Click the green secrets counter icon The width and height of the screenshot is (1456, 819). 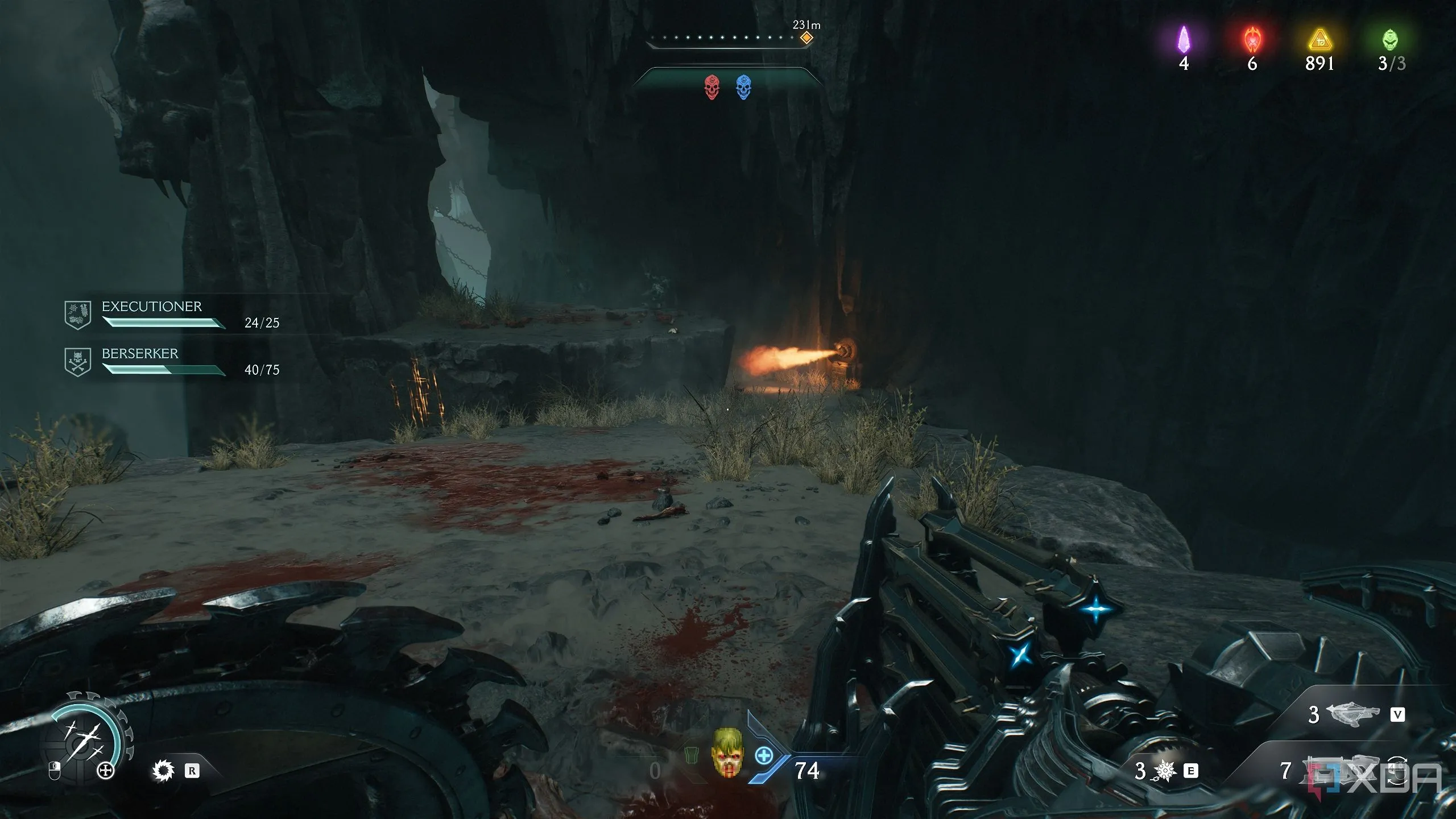click(1390, 40)
